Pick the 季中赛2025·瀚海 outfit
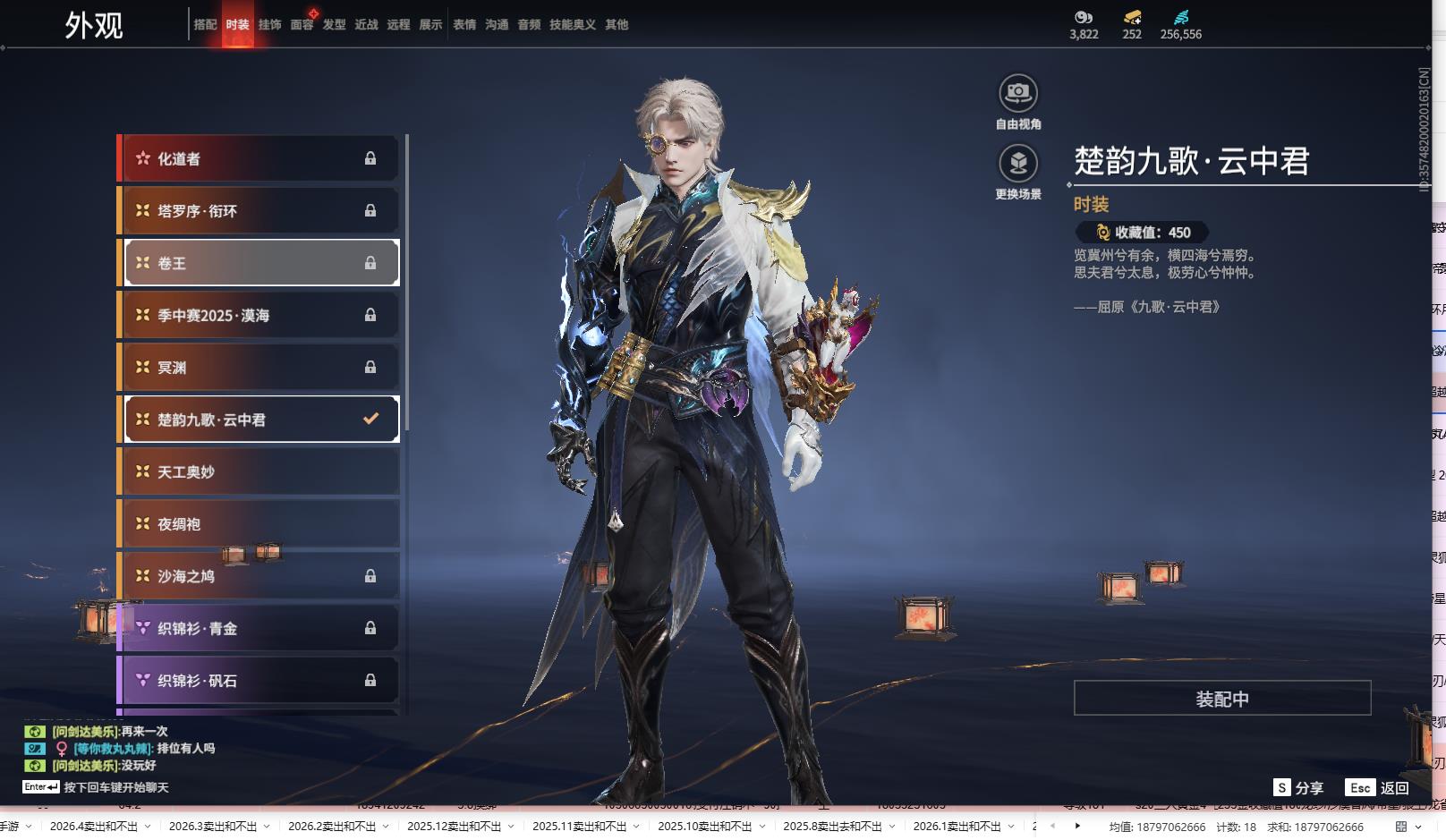 click(x=259, y=316)
